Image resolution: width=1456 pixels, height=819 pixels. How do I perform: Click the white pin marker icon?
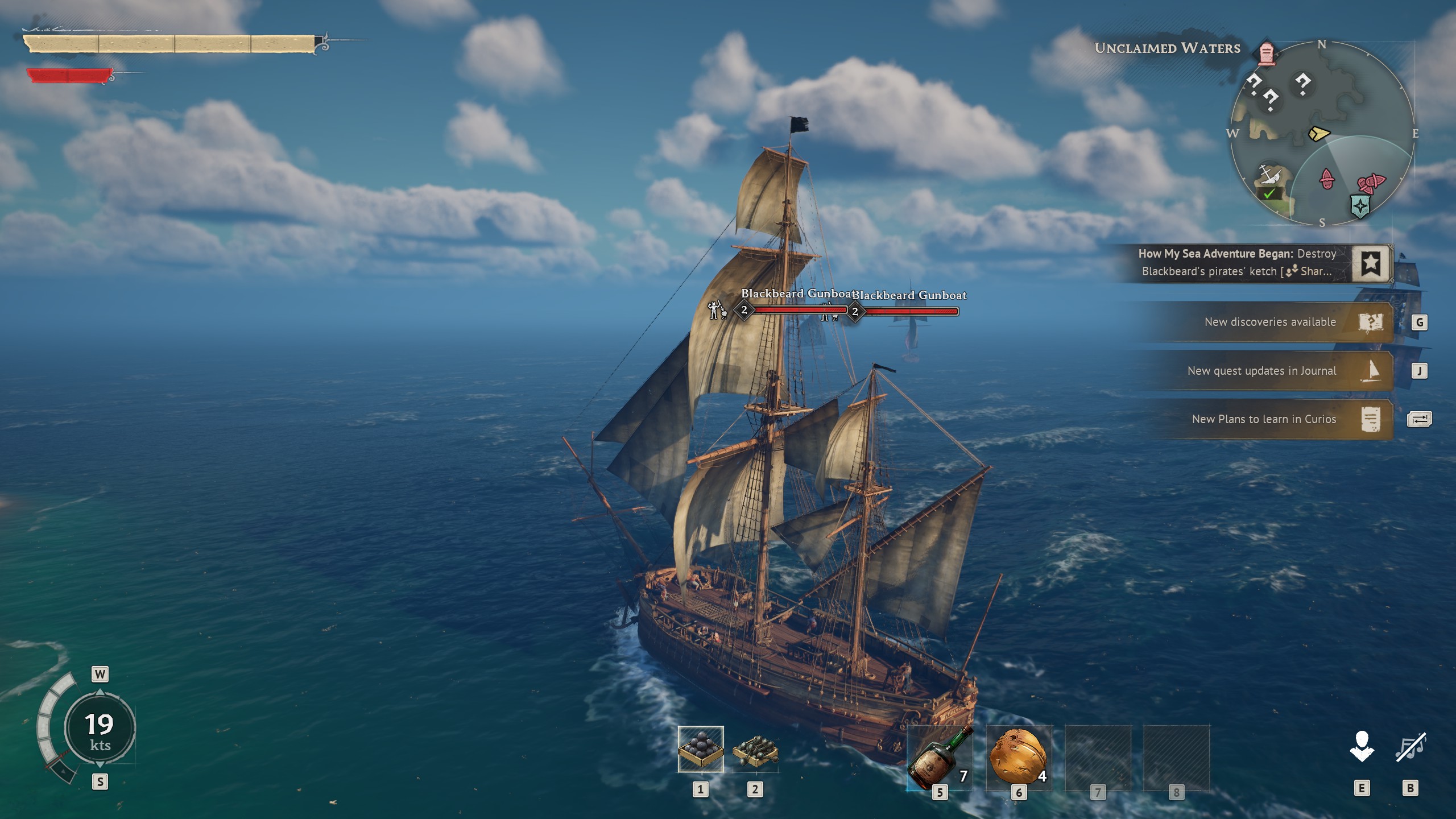pos(1362,747)
